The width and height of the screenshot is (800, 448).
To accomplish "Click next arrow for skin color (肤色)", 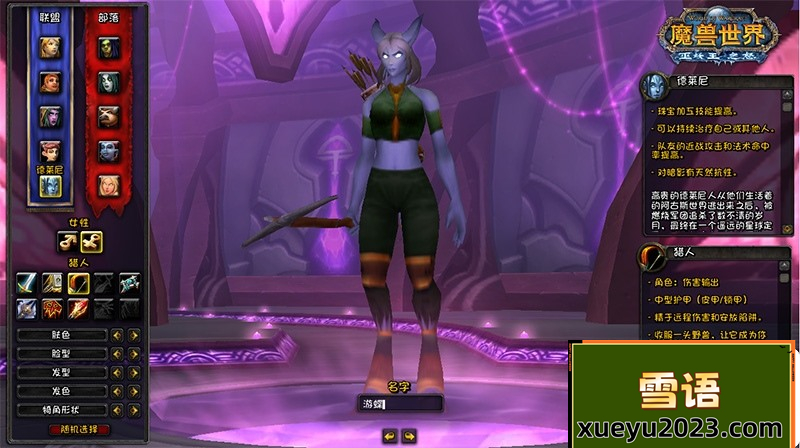I will pyautogui.click(x=133, y=335).
